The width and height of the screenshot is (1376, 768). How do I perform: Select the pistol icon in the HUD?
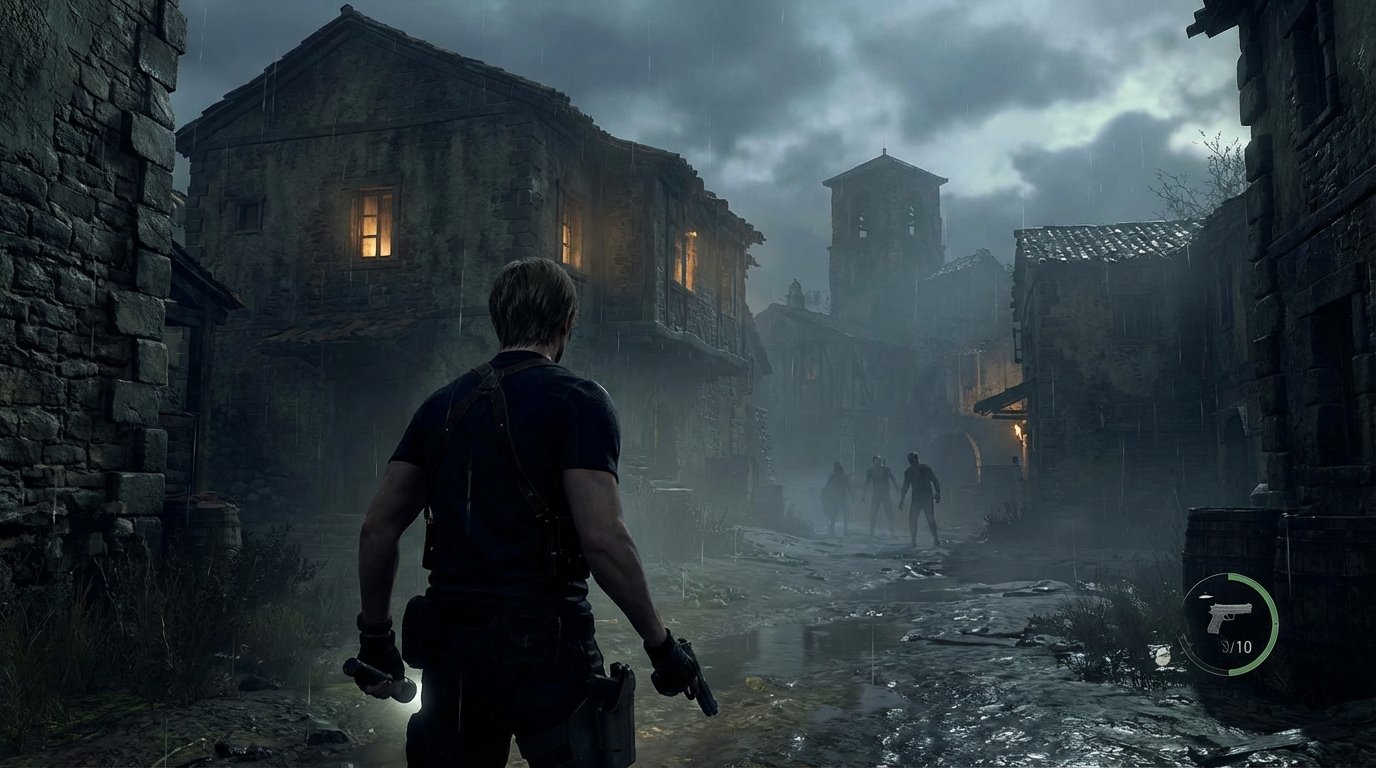coord(1230,617)
